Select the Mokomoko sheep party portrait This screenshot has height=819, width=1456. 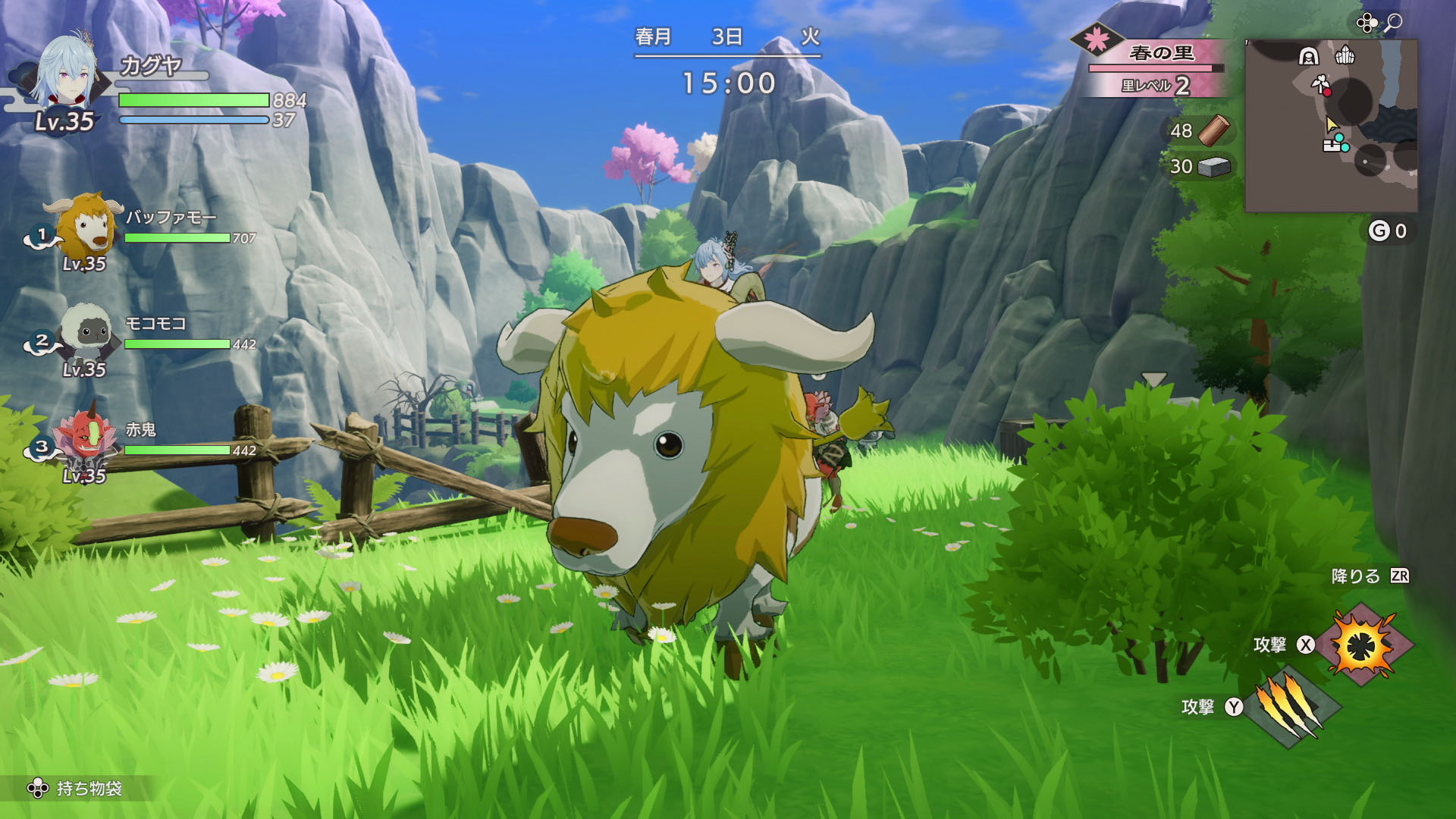85,334
